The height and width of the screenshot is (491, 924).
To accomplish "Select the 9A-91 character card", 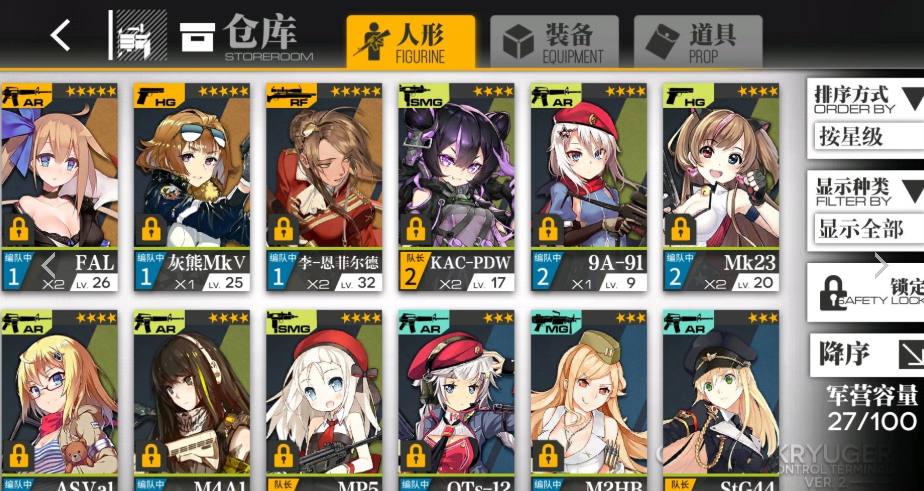I will pyautogui.click(x=588, y=187).
